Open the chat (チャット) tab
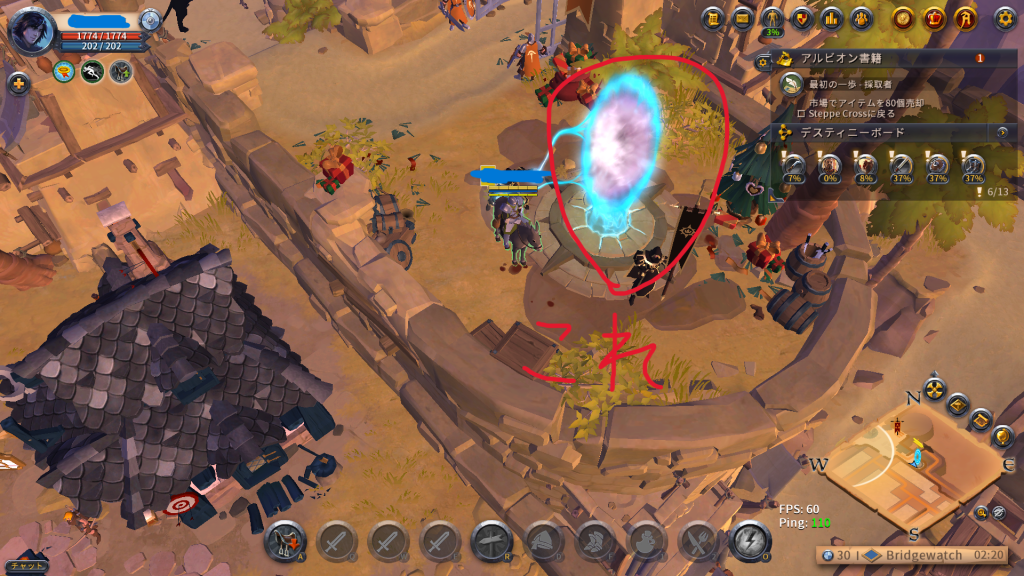This screenshot has height=576, width=1024. 22,565
